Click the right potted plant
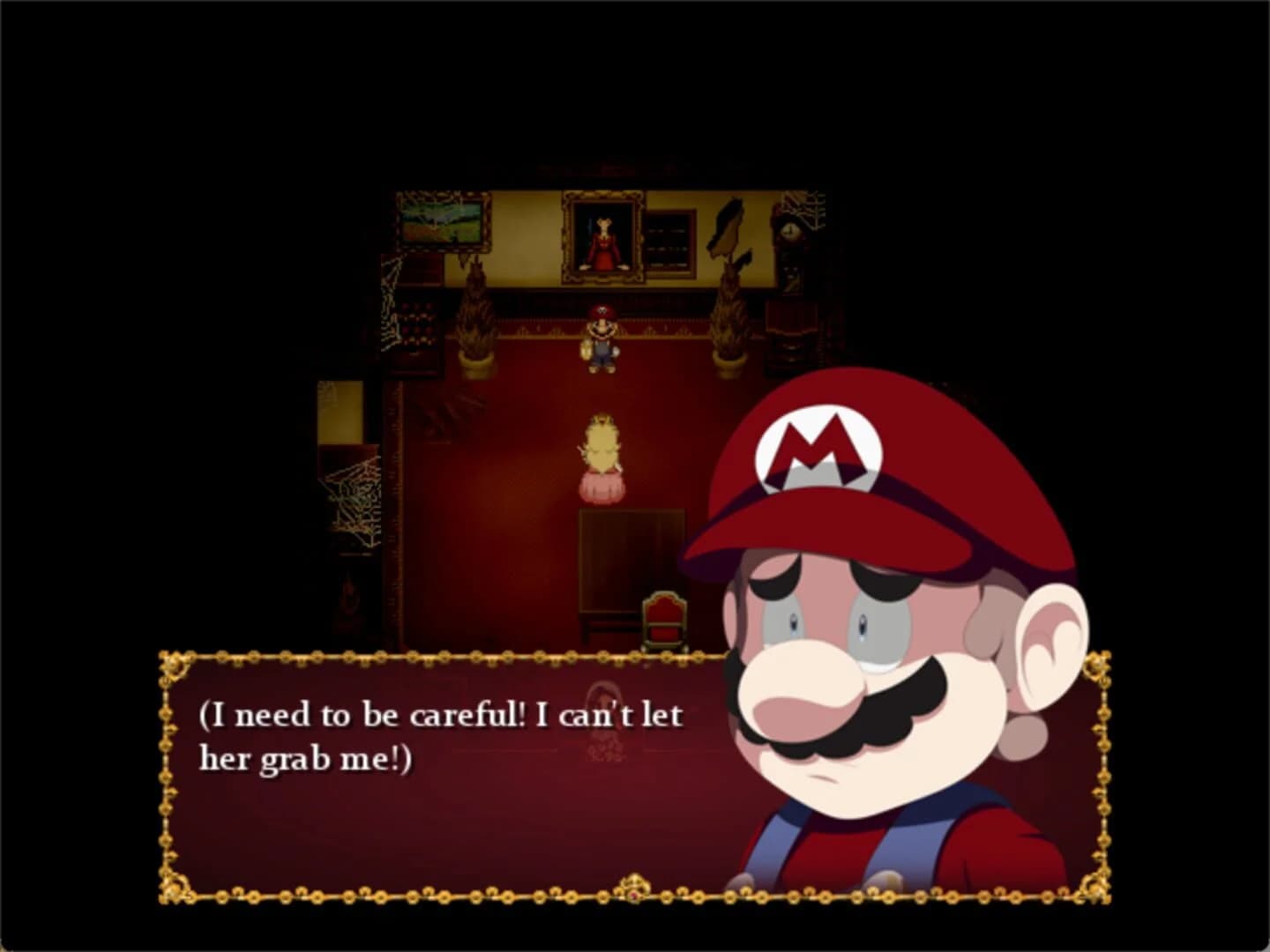Screen dimensions: 1270x952 pos(728,317)
